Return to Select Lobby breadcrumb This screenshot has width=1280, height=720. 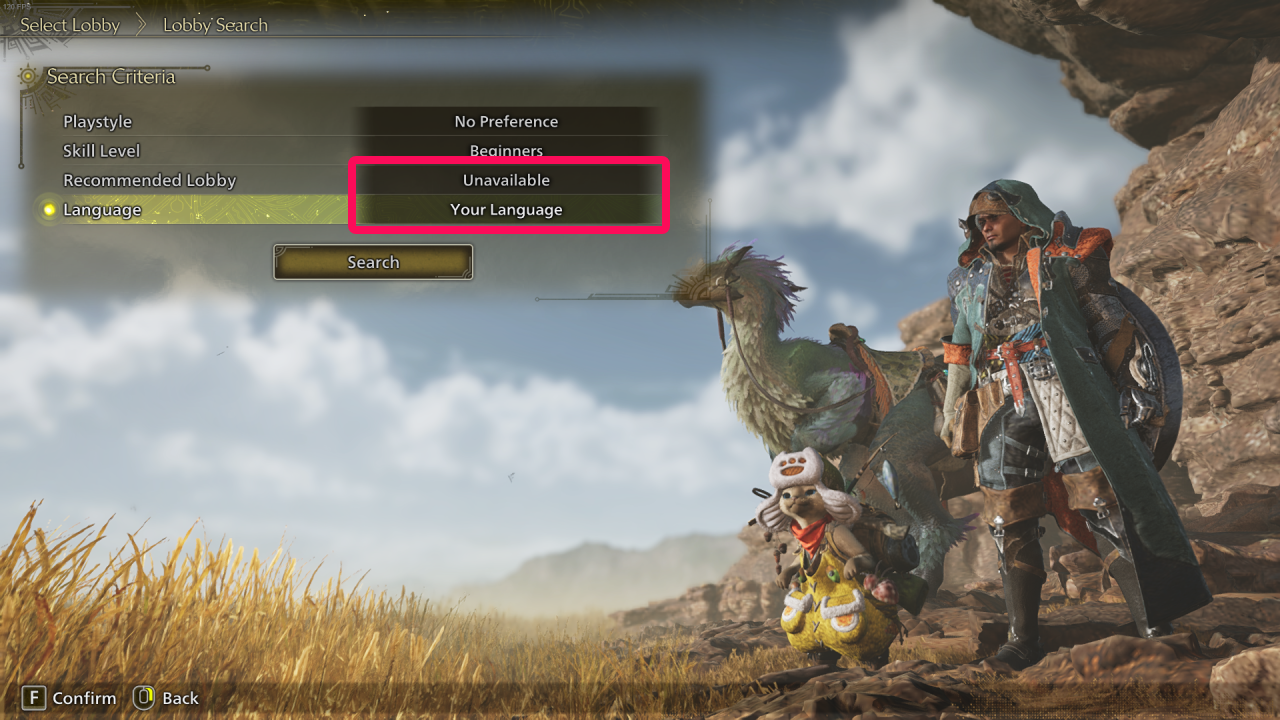70,24
